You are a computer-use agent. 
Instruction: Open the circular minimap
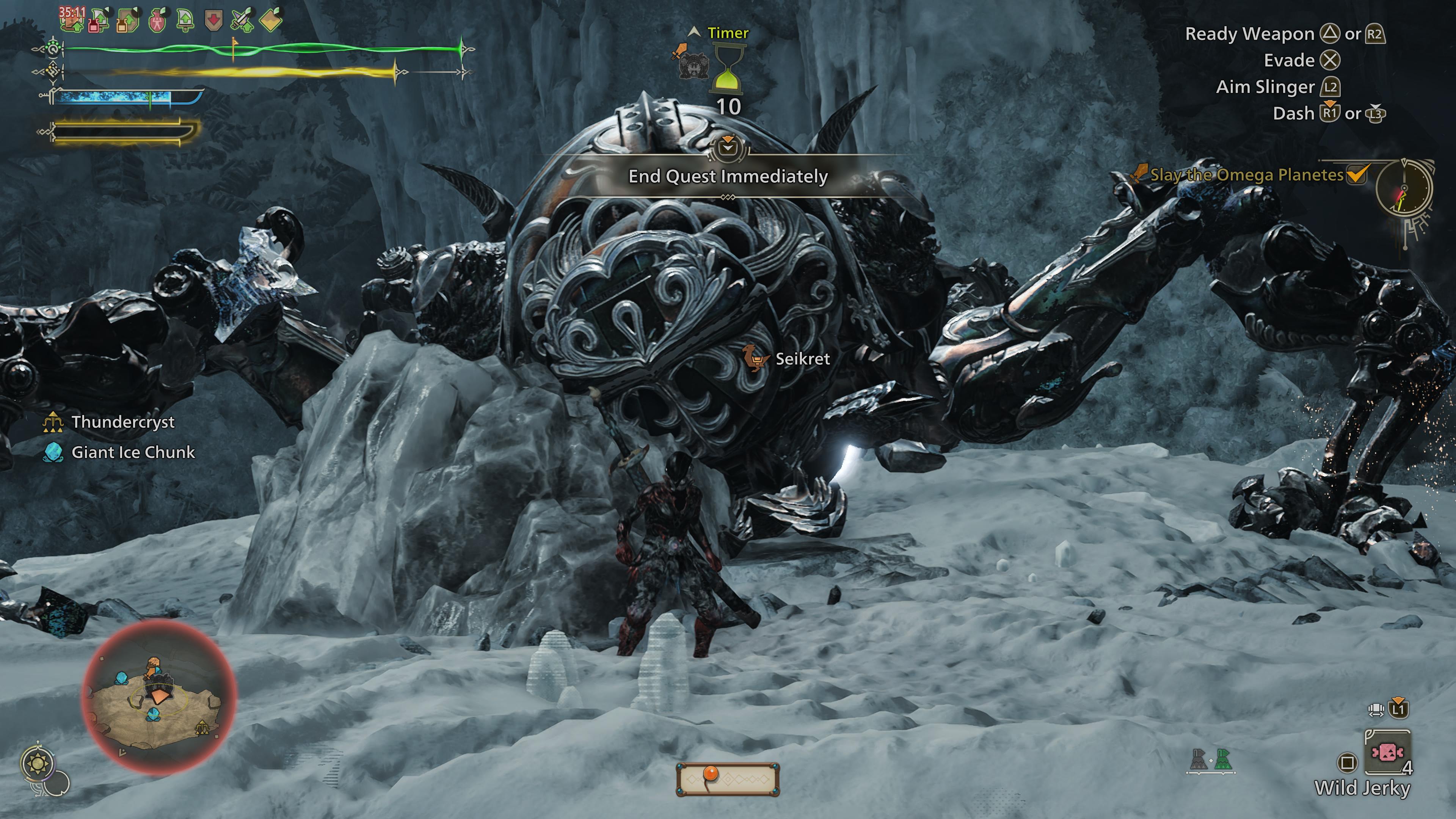tap(159, 695)
